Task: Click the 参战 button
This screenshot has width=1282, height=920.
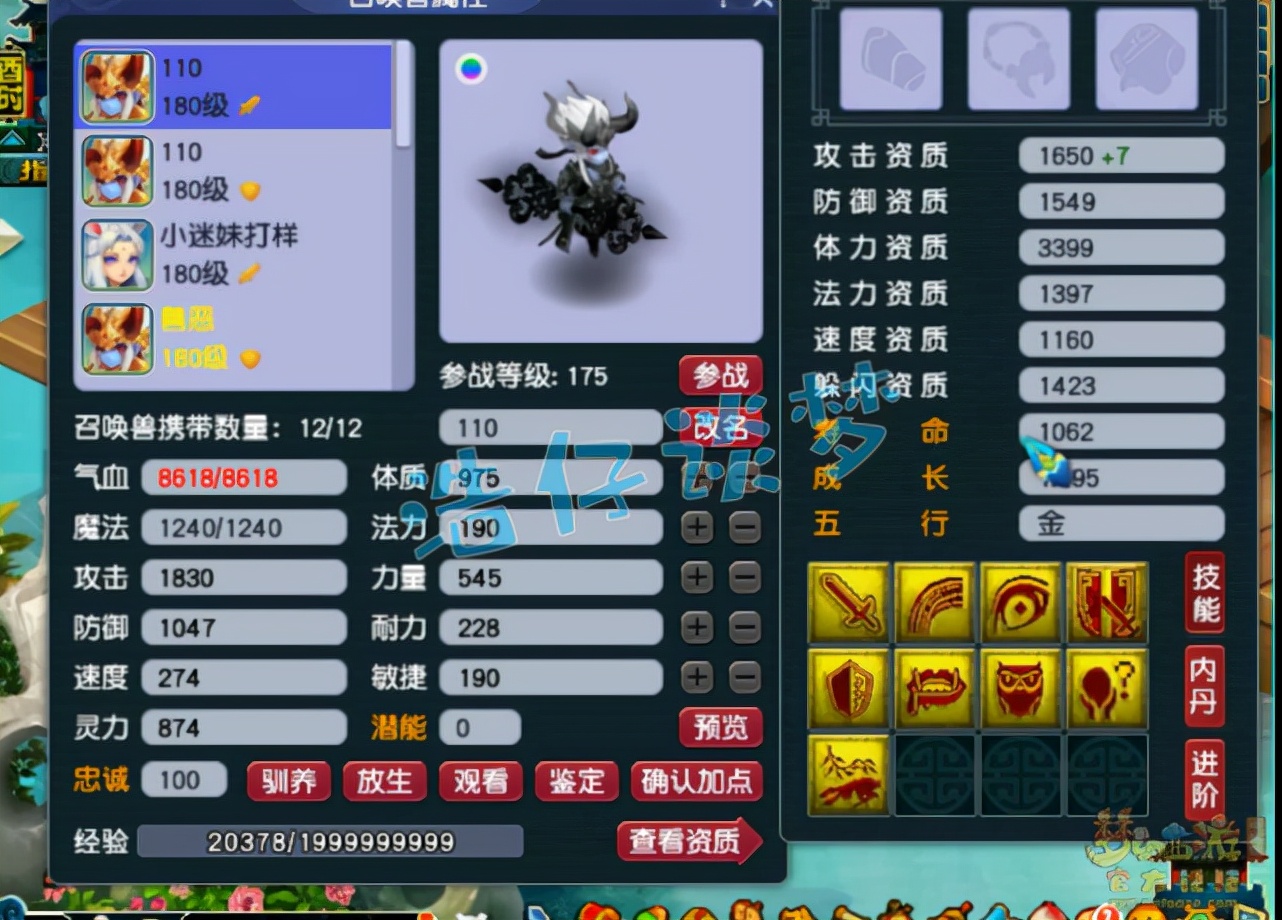Action: tap(722, 374)
